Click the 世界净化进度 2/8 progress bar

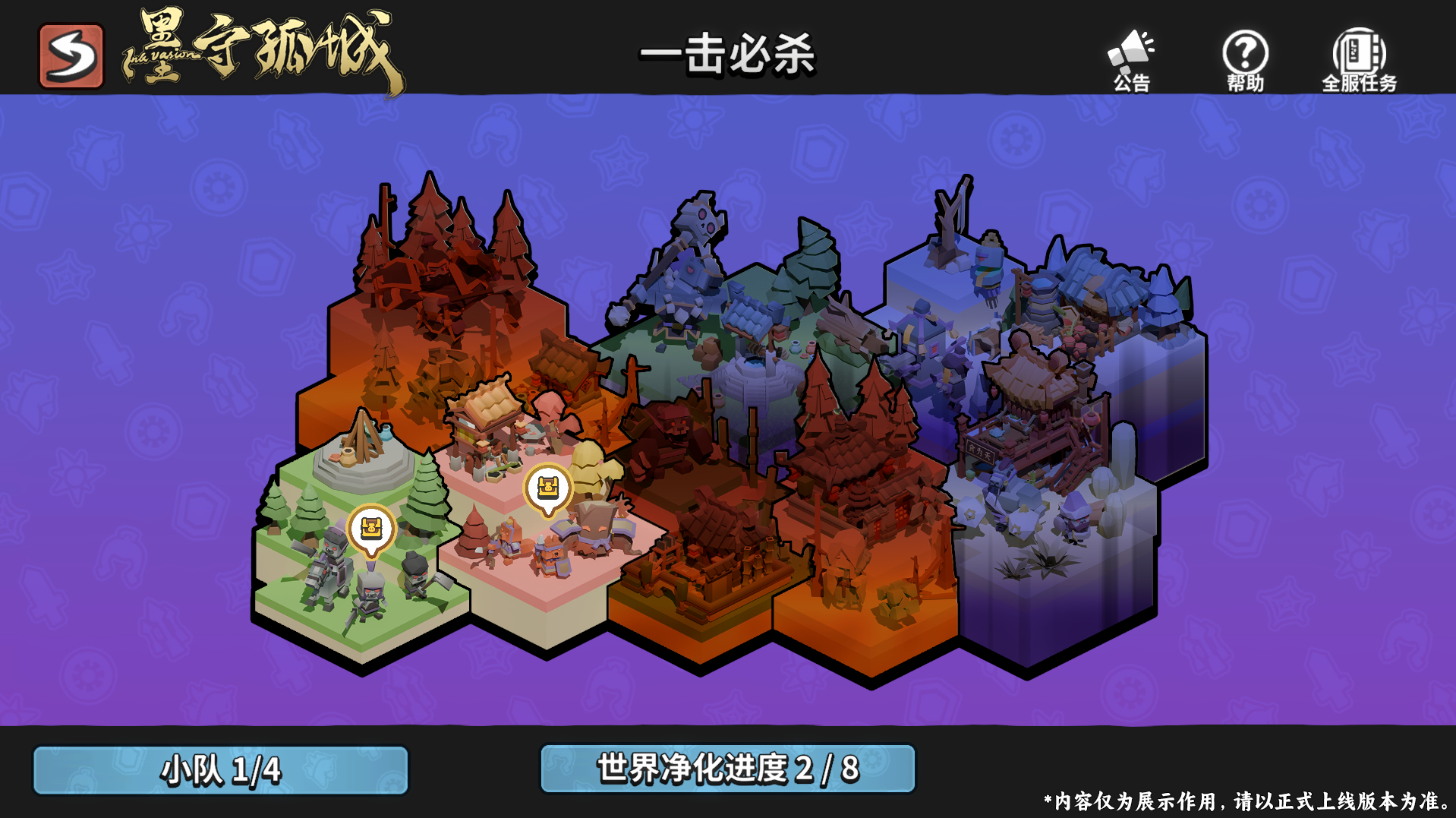[726, 770]
